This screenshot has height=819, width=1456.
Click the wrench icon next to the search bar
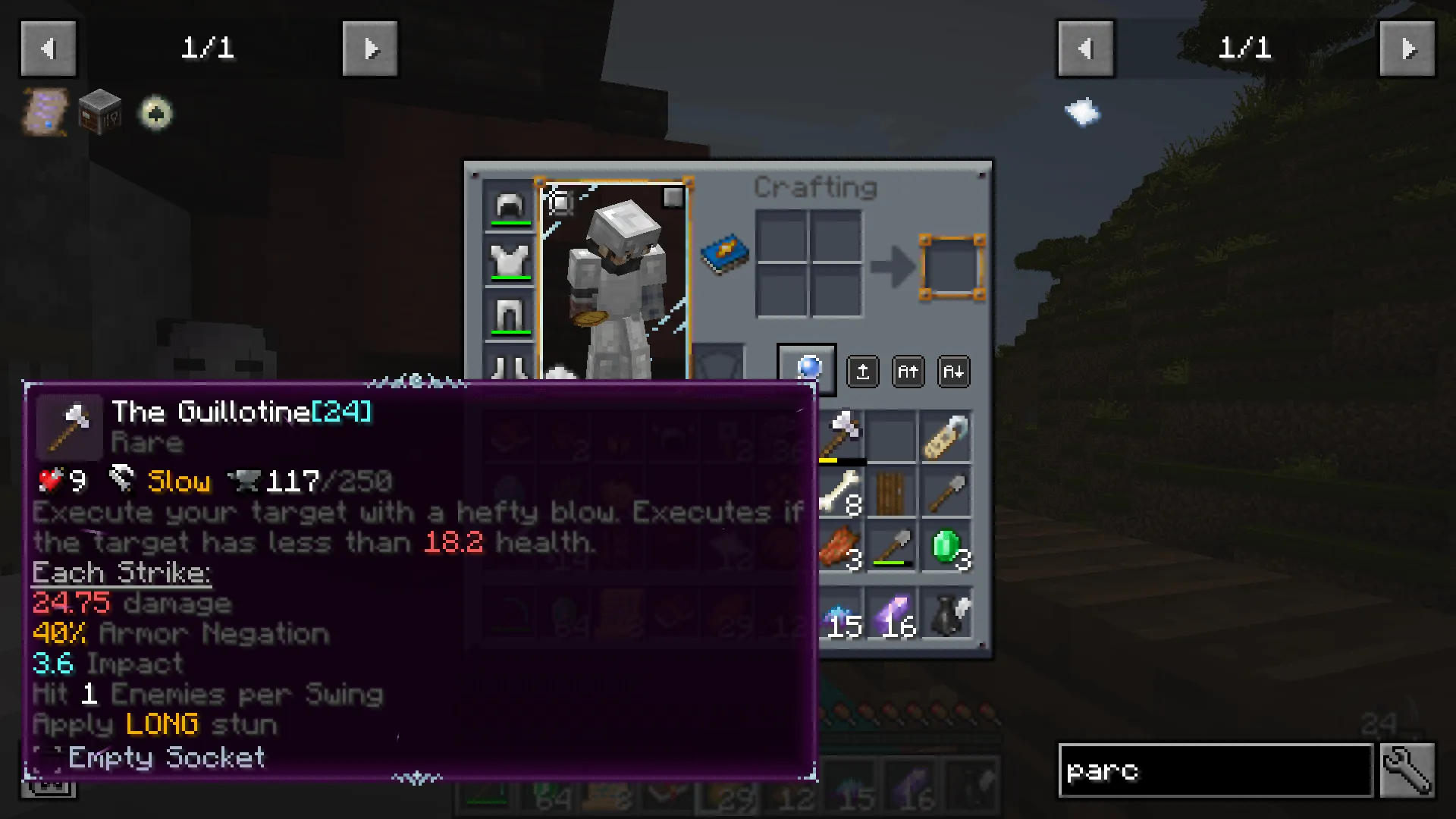coord(1407,771)
